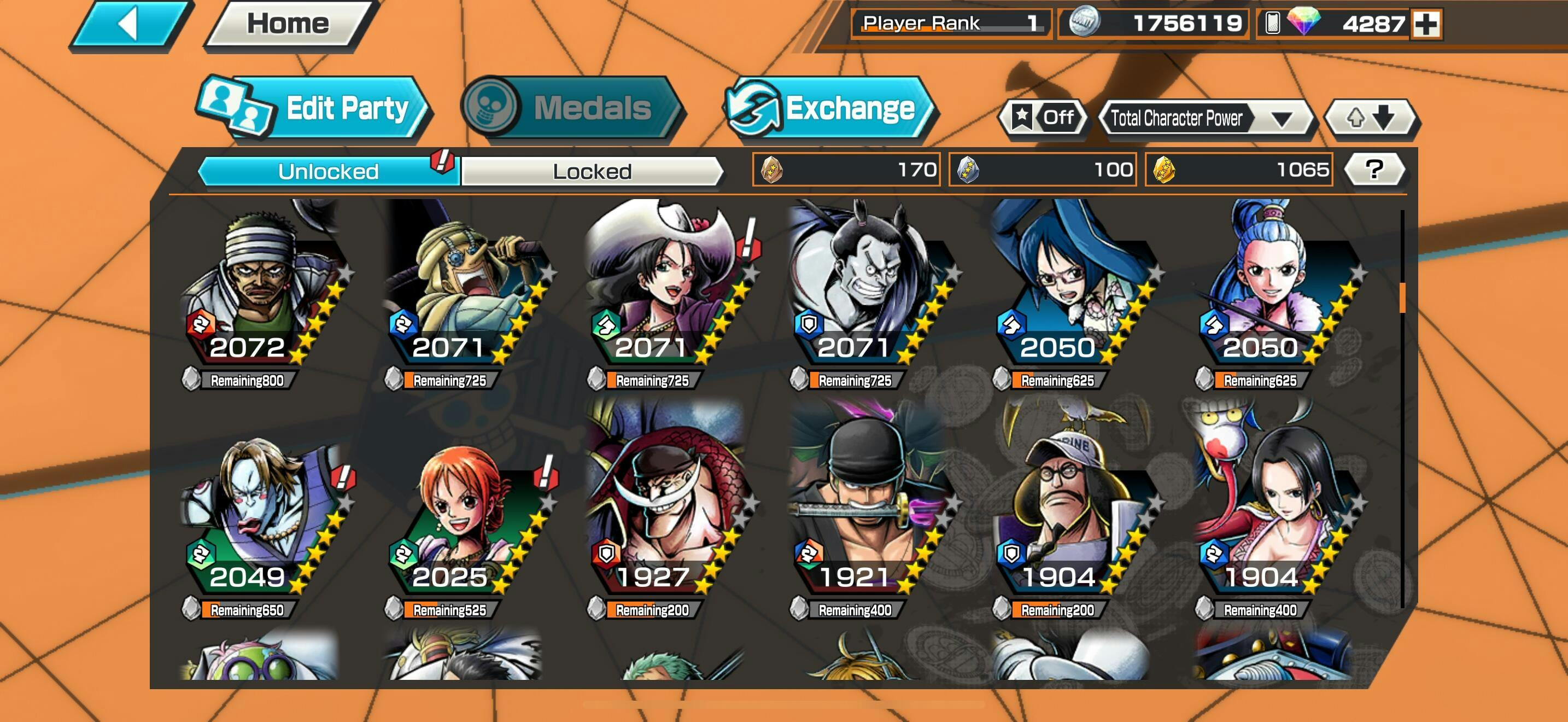1568x722 pixels.
Task: Return to the Home screen
Action: coord(288,25)
